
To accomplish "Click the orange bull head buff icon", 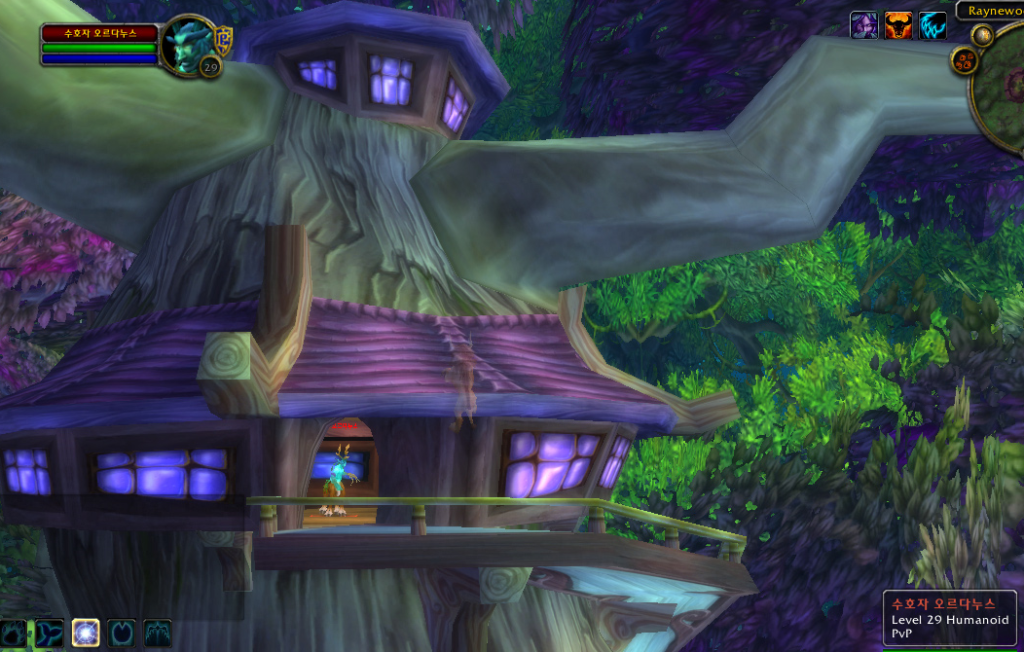I will pyautogui.click(x=898, y=25).
